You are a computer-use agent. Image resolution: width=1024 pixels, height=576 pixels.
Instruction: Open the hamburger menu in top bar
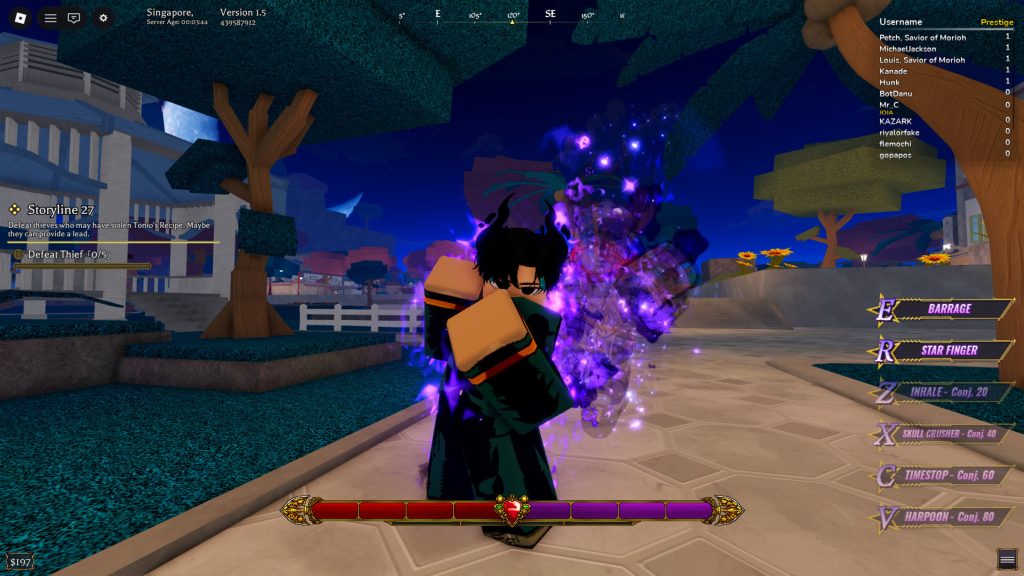click(50, 18)
